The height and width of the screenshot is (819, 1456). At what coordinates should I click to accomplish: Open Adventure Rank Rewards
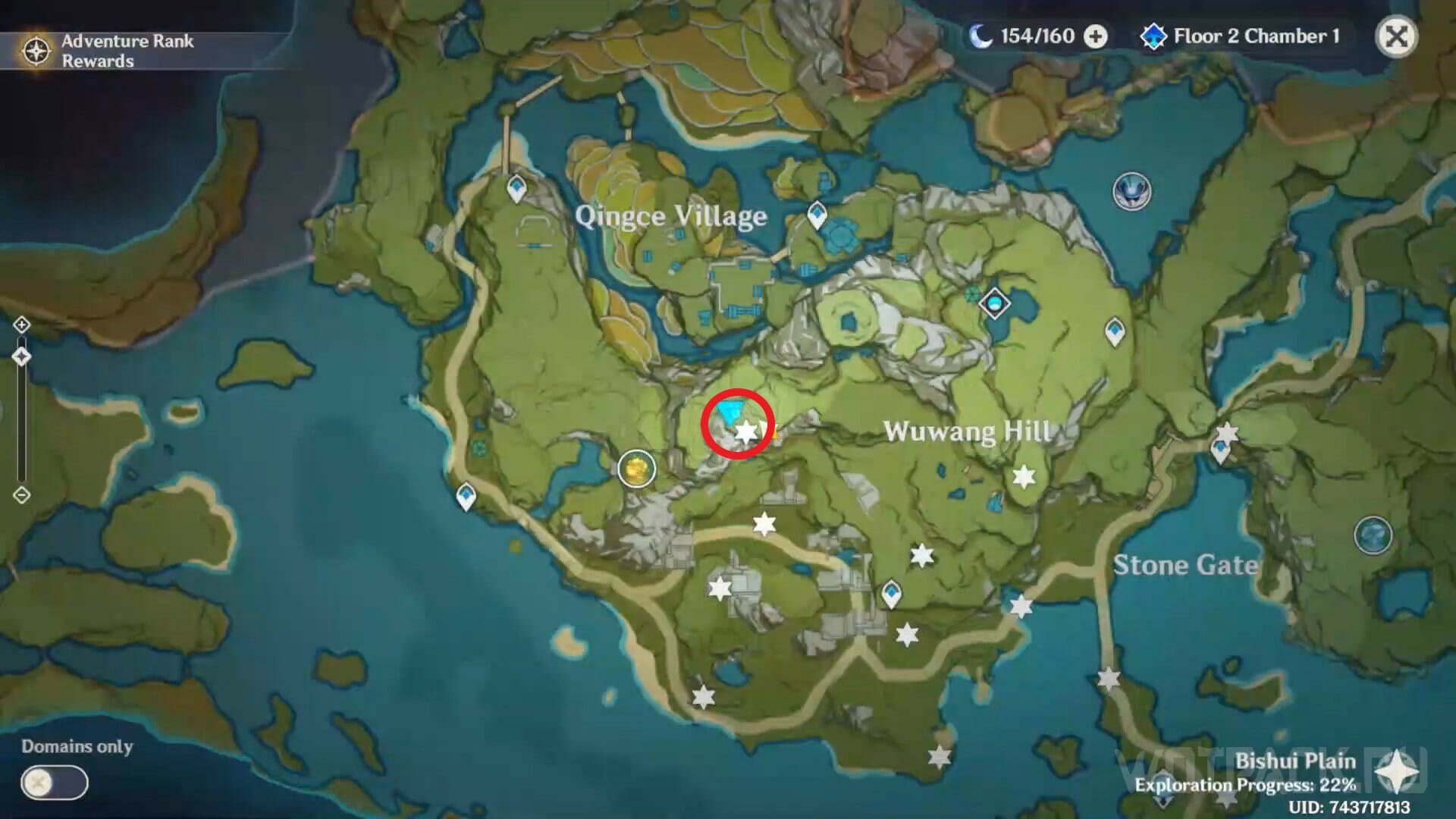[x=106, y=51]
